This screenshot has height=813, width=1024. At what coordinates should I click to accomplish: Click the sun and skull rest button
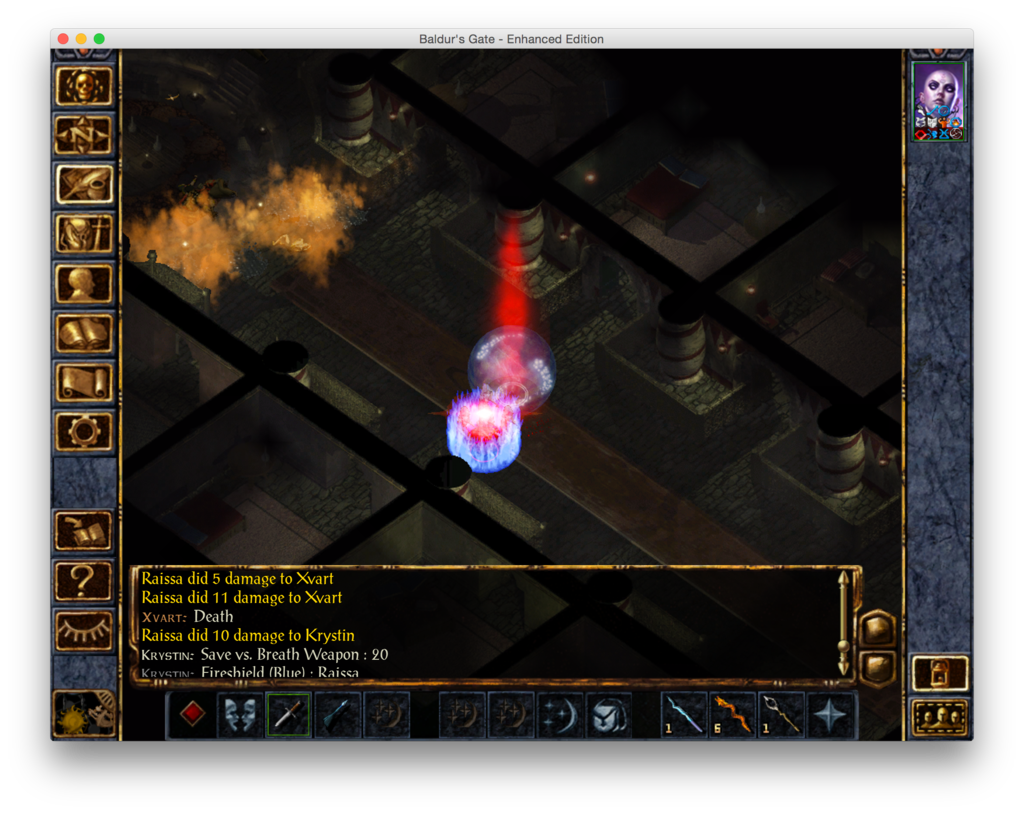(84, 714)
